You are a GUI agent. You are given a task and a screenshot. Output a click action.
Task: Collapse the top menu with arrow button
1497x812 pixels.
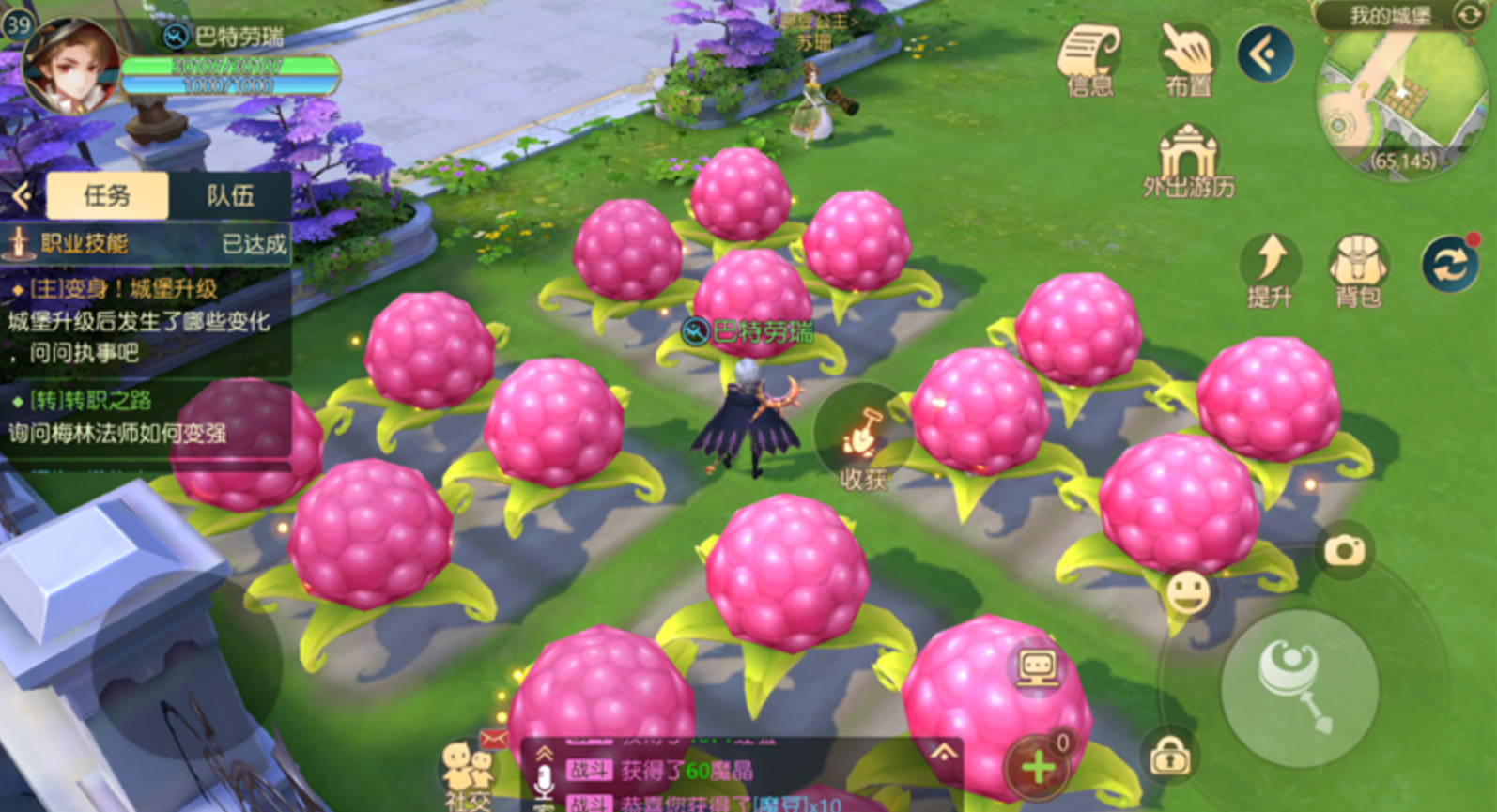(x=1264, y=54)
